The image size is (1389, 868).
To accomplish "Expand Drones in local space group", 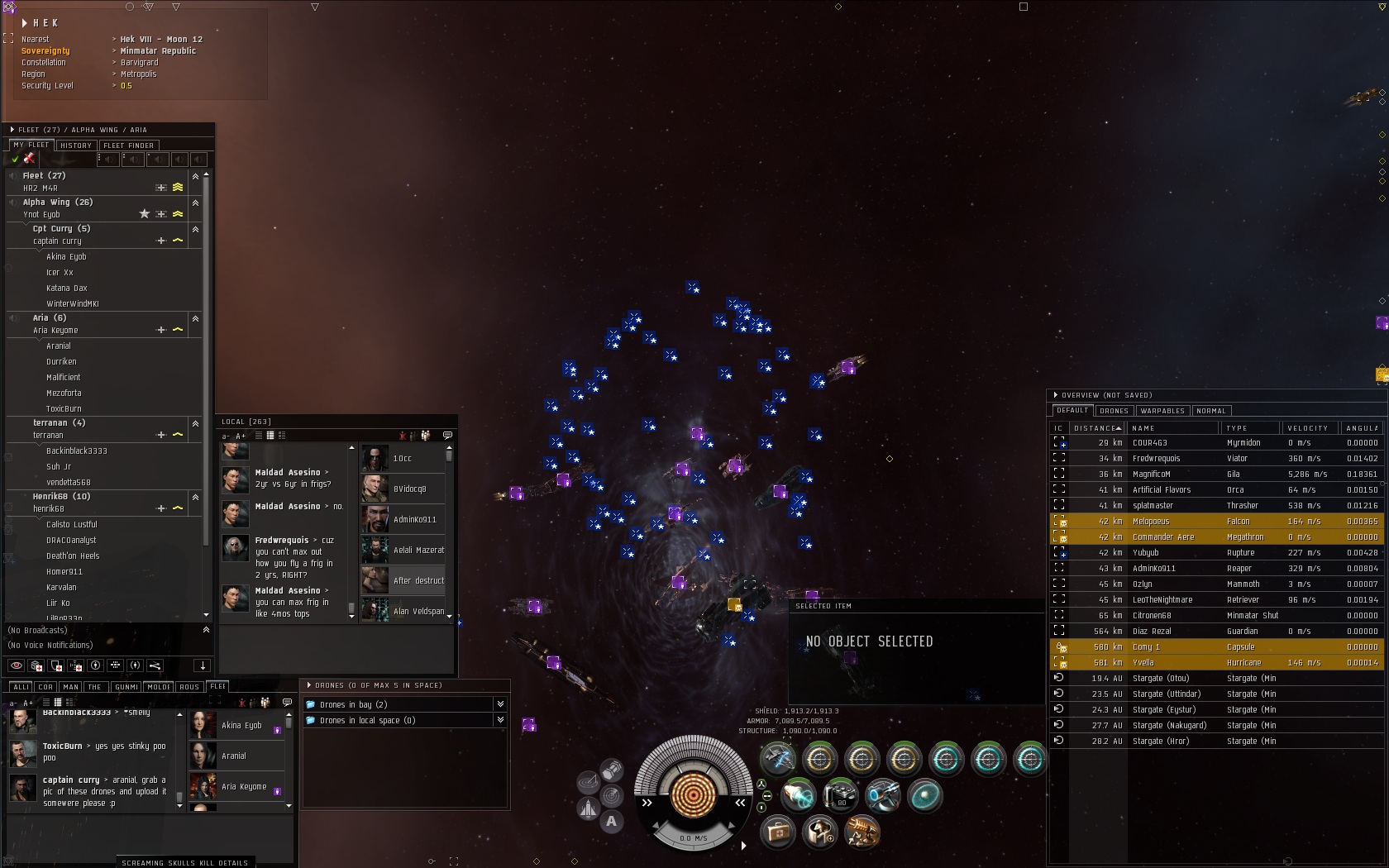I will pos(500,720).
